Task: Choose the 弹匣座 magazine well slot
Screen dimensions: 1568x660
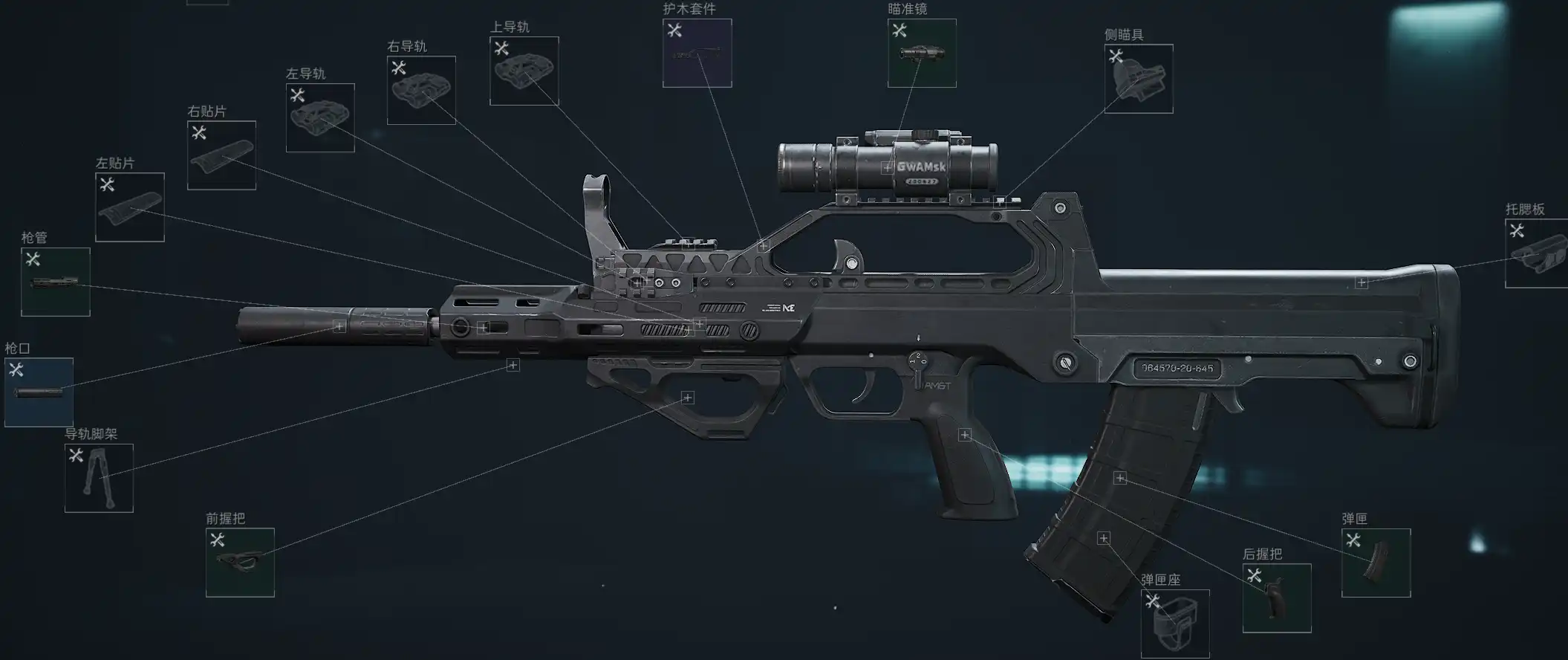Action: pos(1175,624)
